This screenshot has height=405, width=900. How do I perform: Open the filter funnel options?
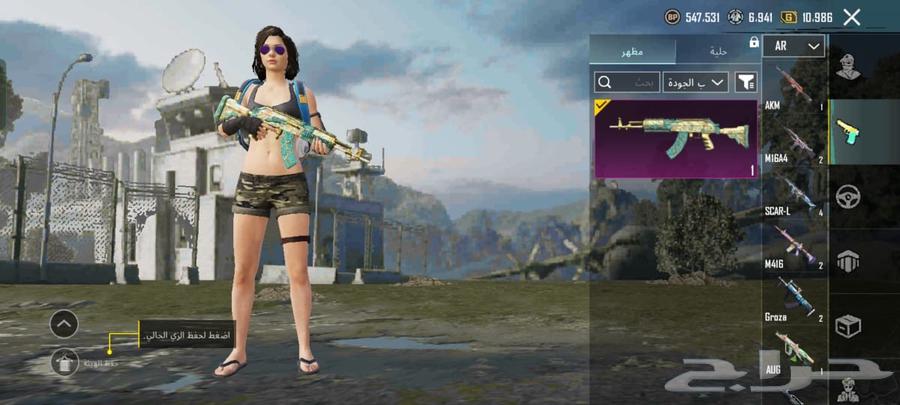click(x=746, y=82)
